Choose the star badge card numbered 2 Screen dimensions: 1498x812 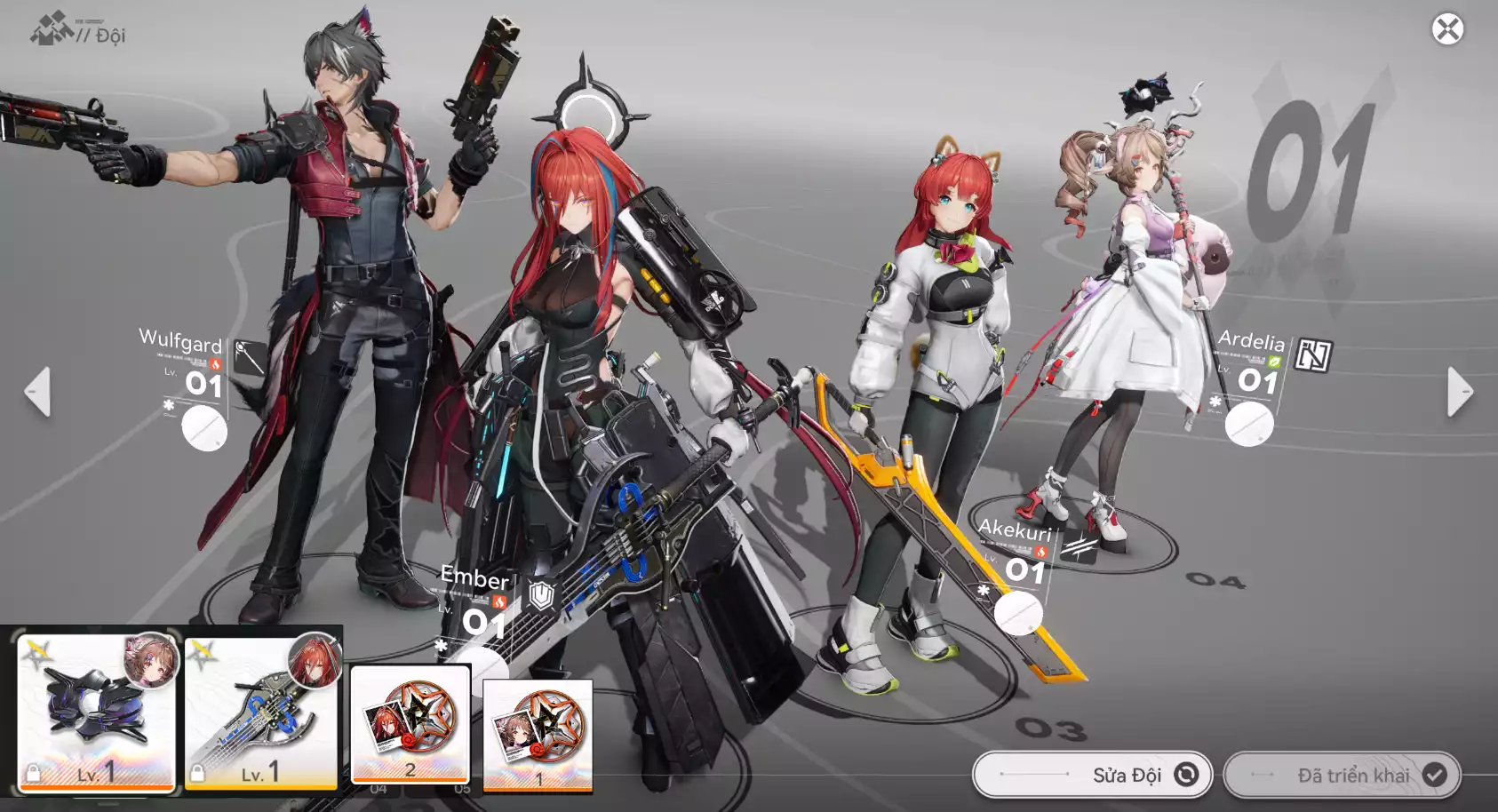pyautogui.click(x=410, y=724)
